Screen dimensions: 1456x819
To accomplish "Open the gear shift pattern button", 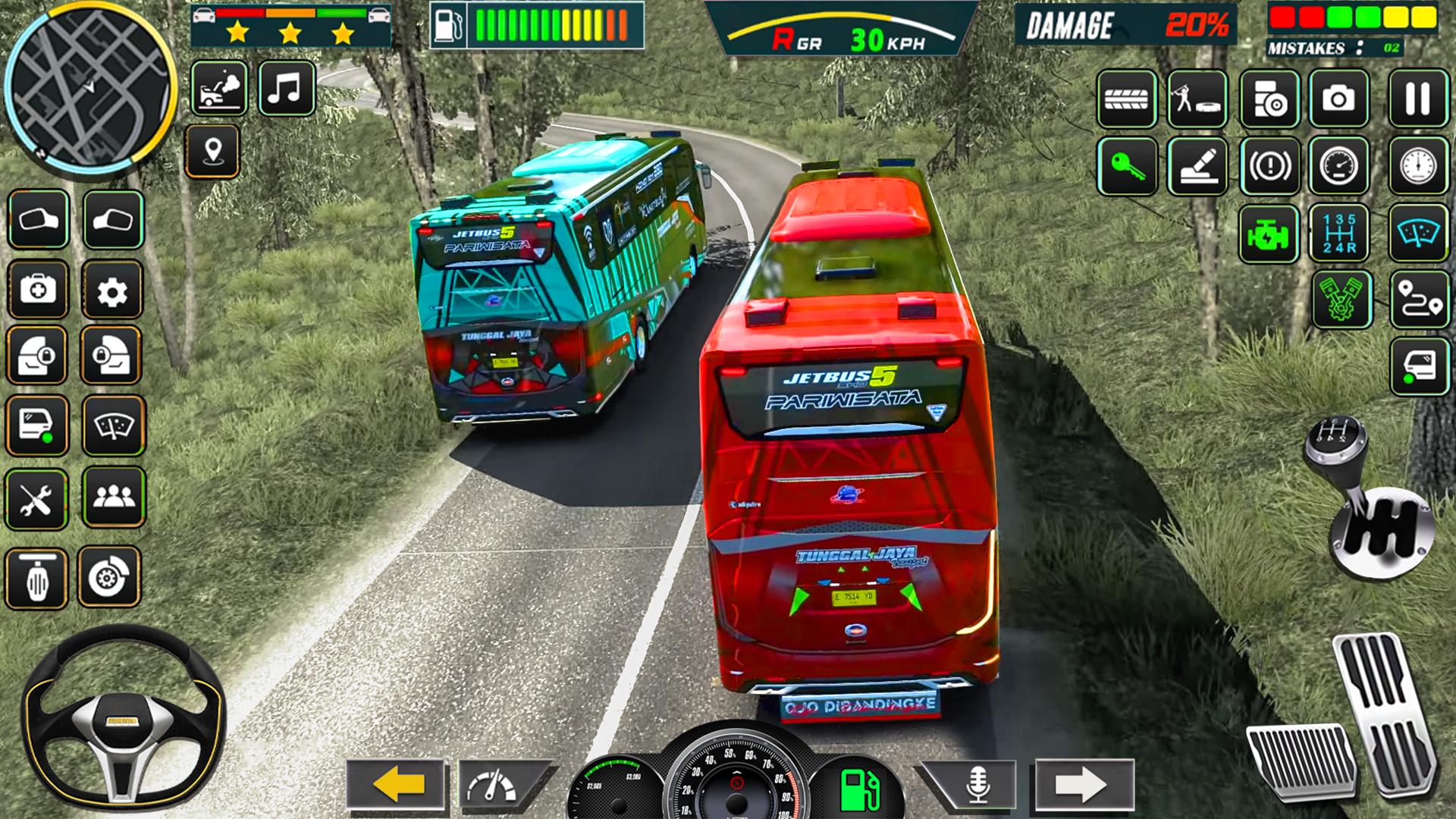I will [x=1338, y=233].
